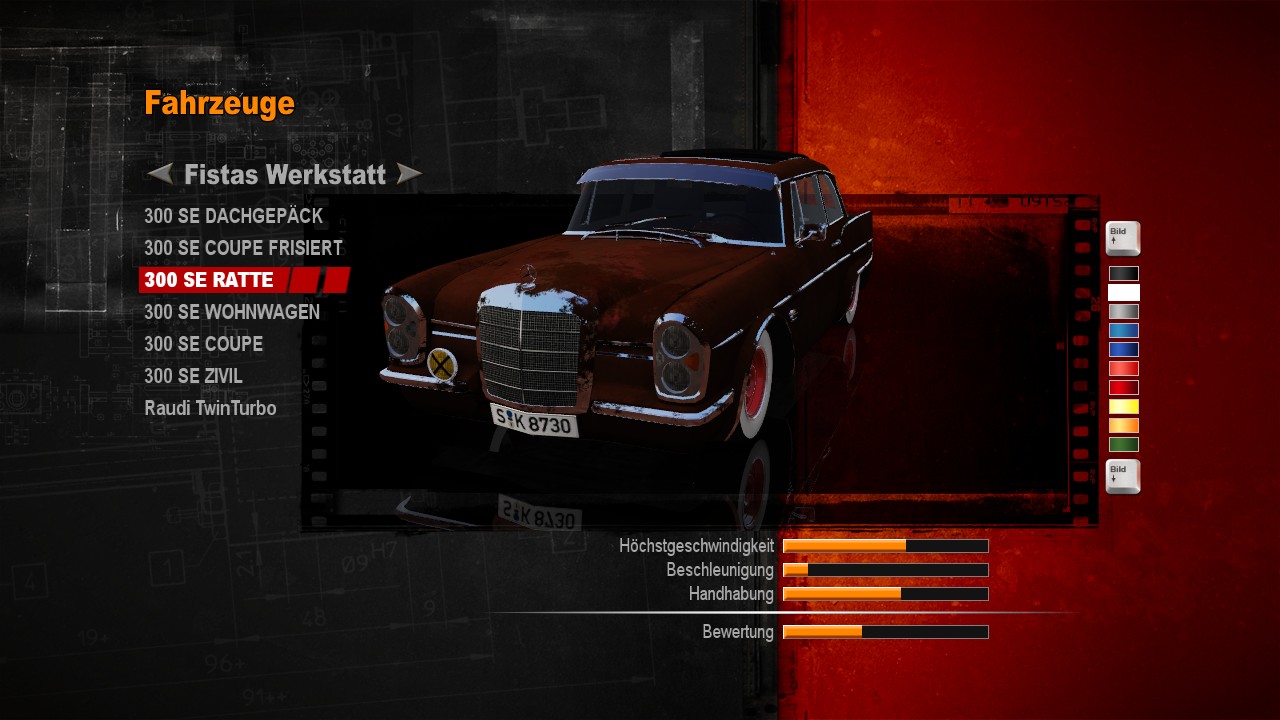
Task: Choose the black paint color swatch
Action: point(1123,273)
